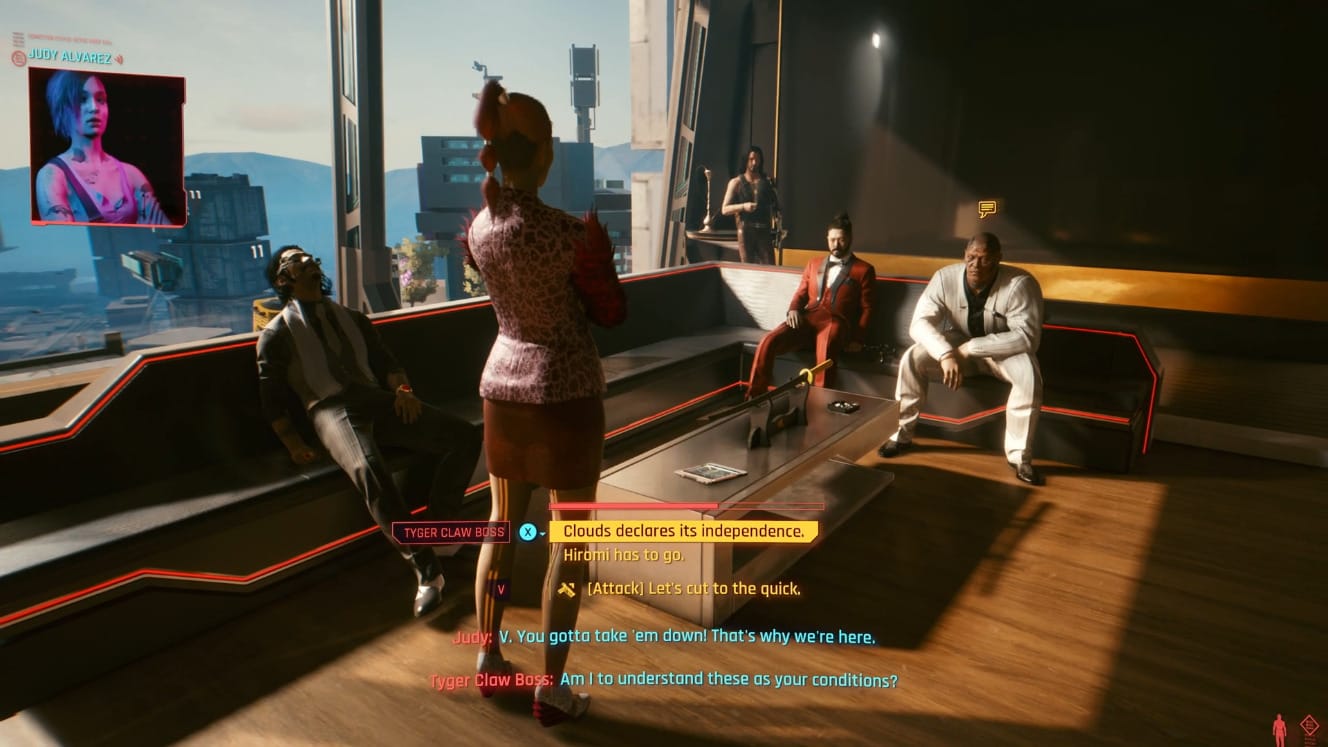Click Judy Alvarez's holocall portrait

(x=104, y=148)
